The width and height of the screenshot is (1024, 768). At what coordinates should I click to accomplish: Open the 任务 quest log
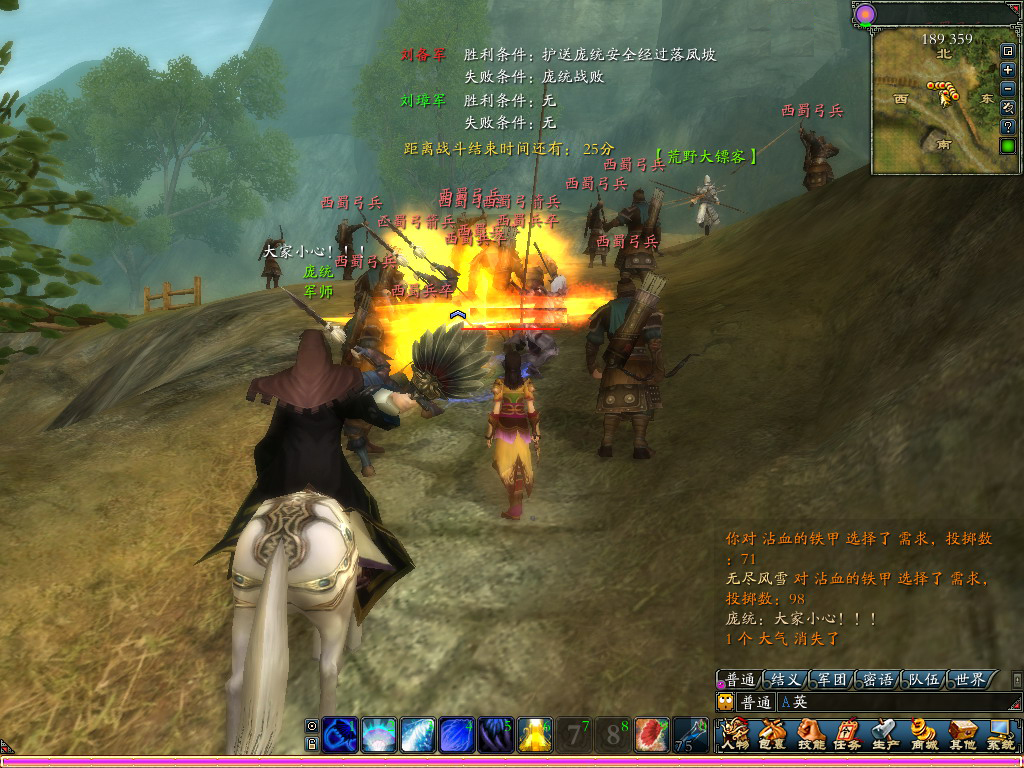pos(847,735)
